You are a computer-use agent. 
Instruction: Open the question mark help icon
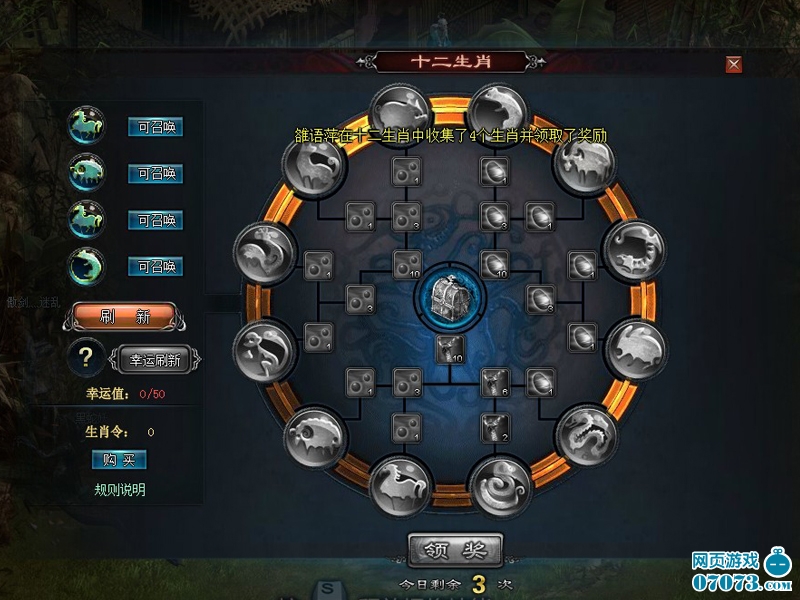pos(88,357)
